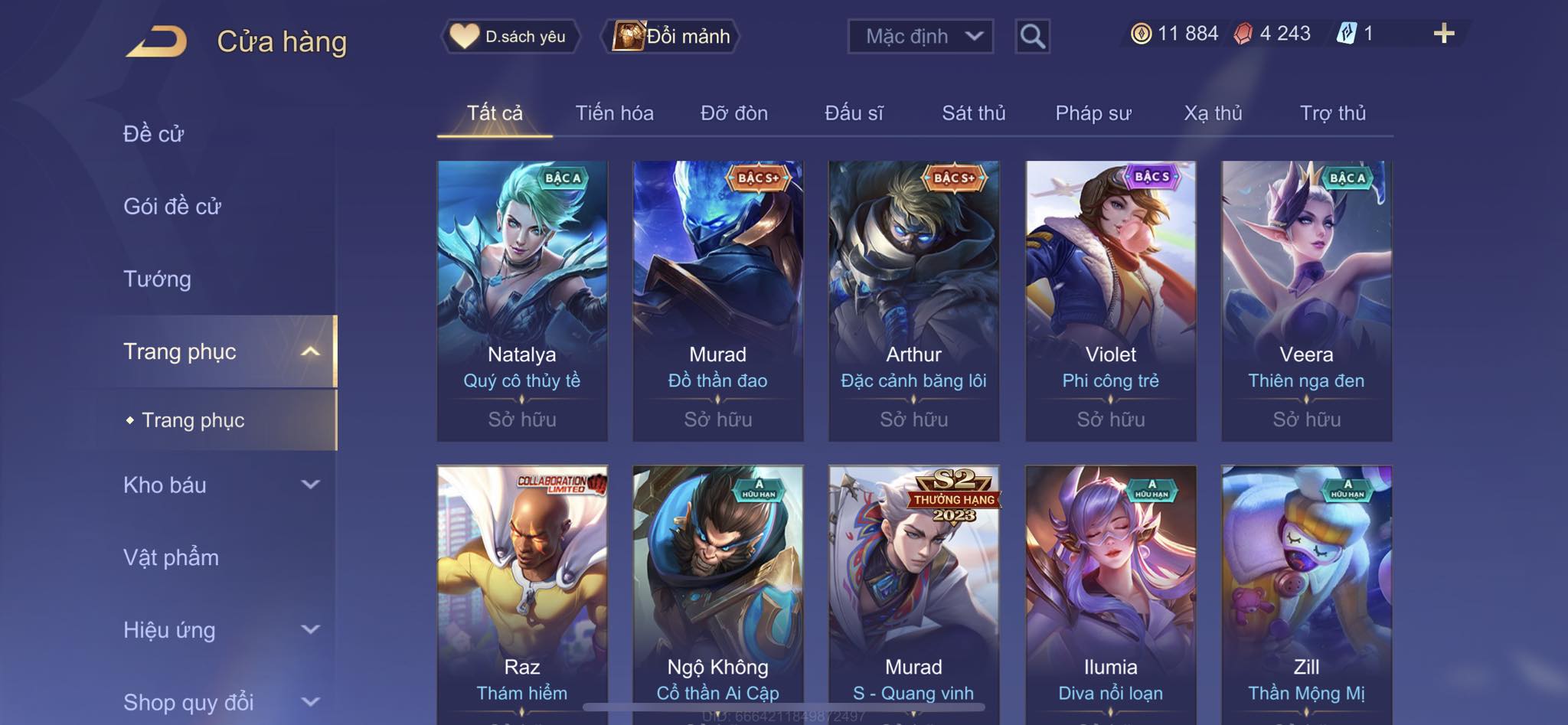Switch to the Tiến hóa tab

coord(614,113)
